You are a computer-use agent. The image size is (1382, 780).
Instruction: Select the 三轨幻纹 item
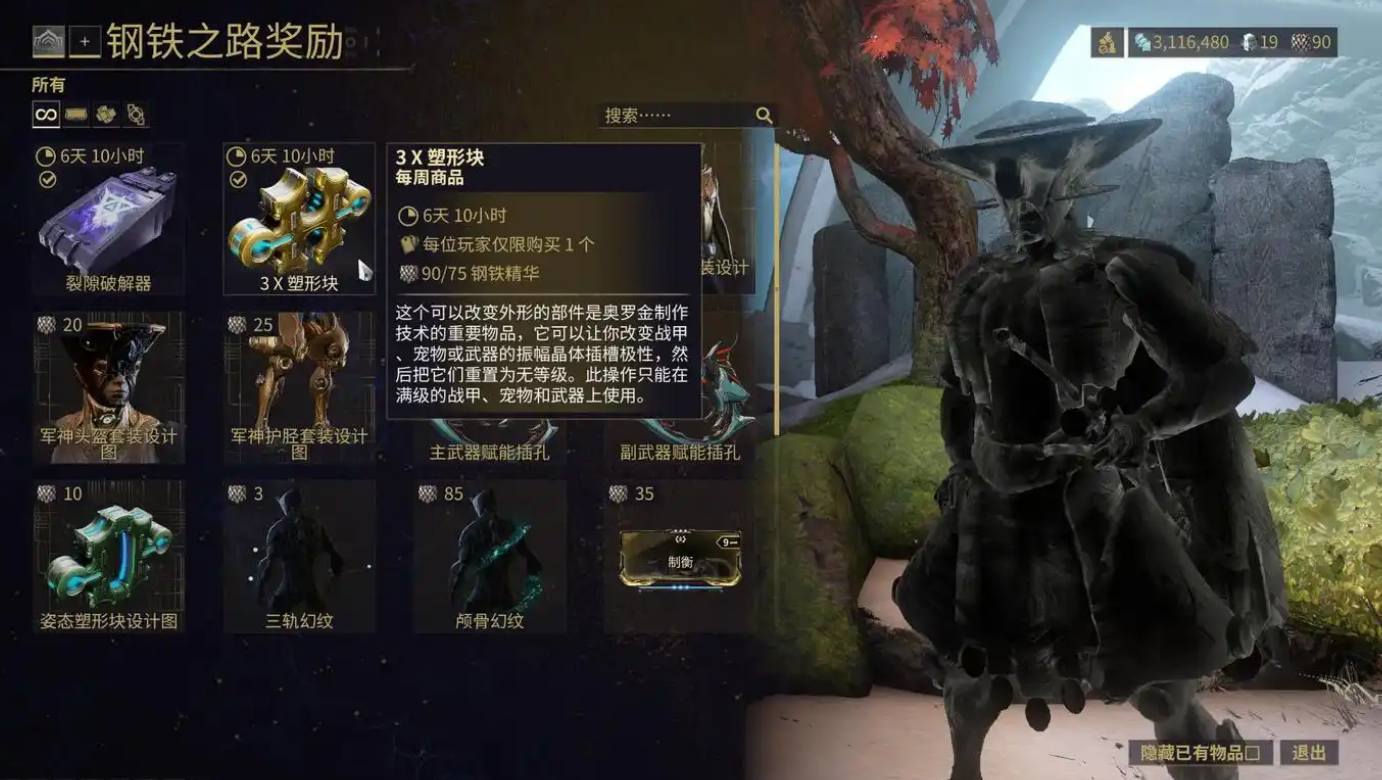[299, 556]
